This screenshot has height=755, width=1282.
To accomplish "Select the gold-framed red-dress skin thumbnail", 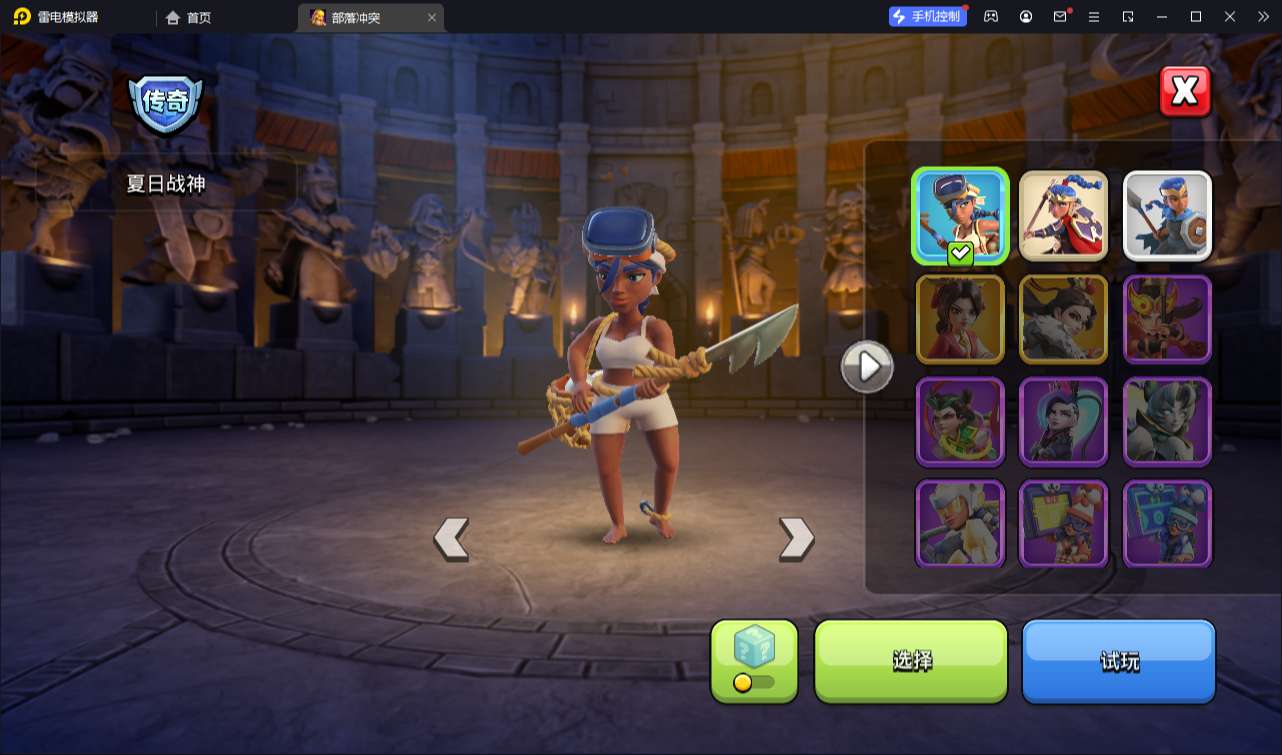I will (x=960, y=319).
